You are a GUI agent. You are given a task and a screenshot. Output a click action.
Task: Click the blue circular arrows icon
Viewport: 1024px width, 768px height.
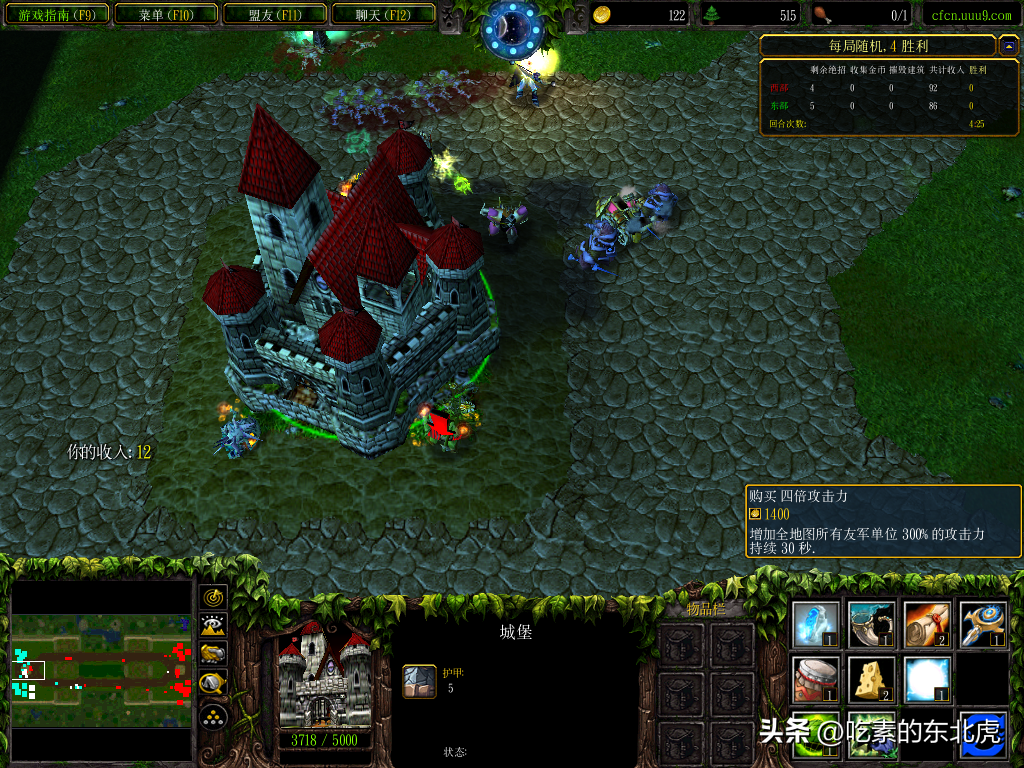pos(982,736)
